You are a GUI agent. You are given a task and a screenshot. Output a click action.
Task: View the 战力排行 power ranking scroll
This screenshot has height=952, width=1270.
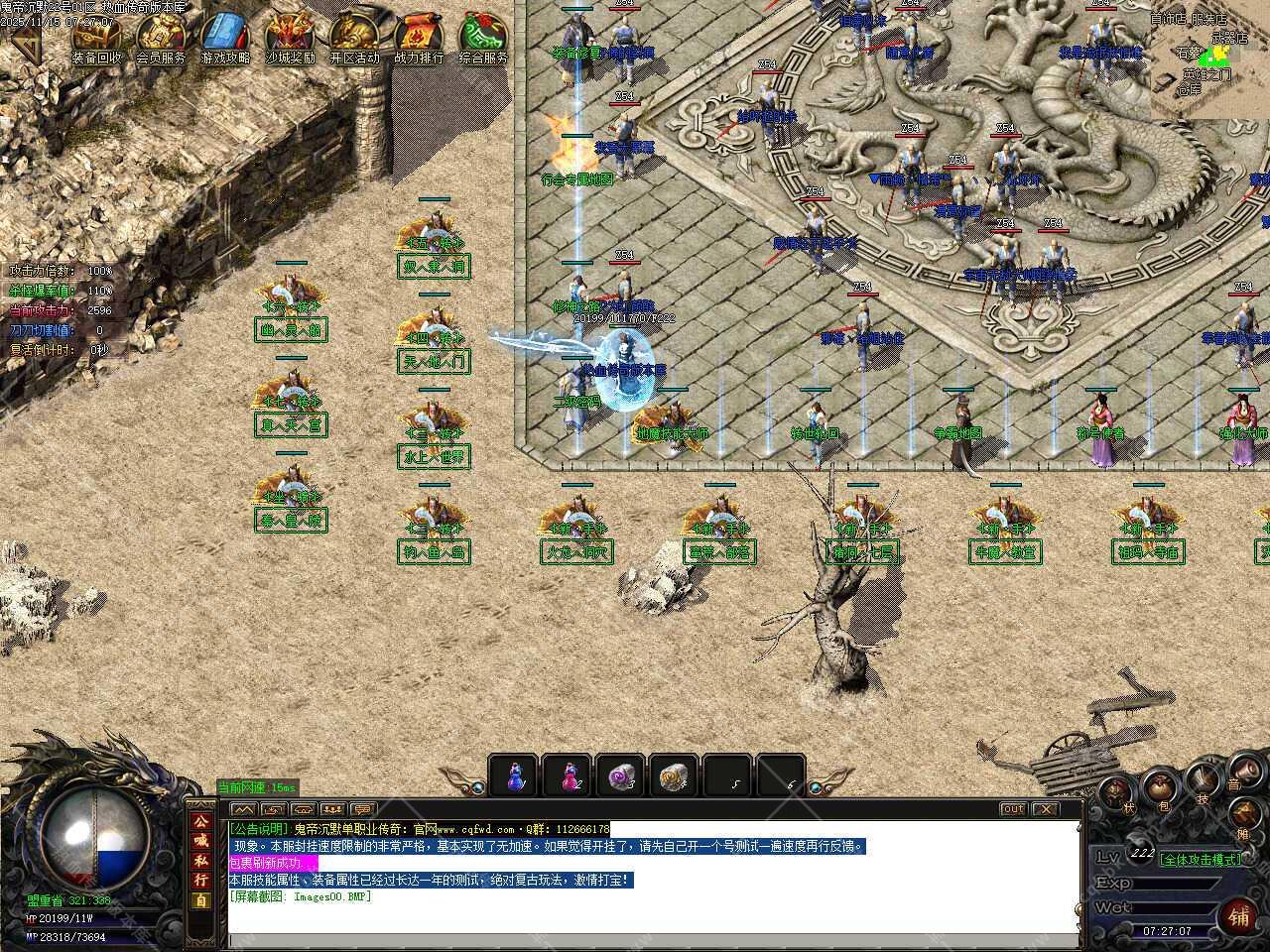419,40
